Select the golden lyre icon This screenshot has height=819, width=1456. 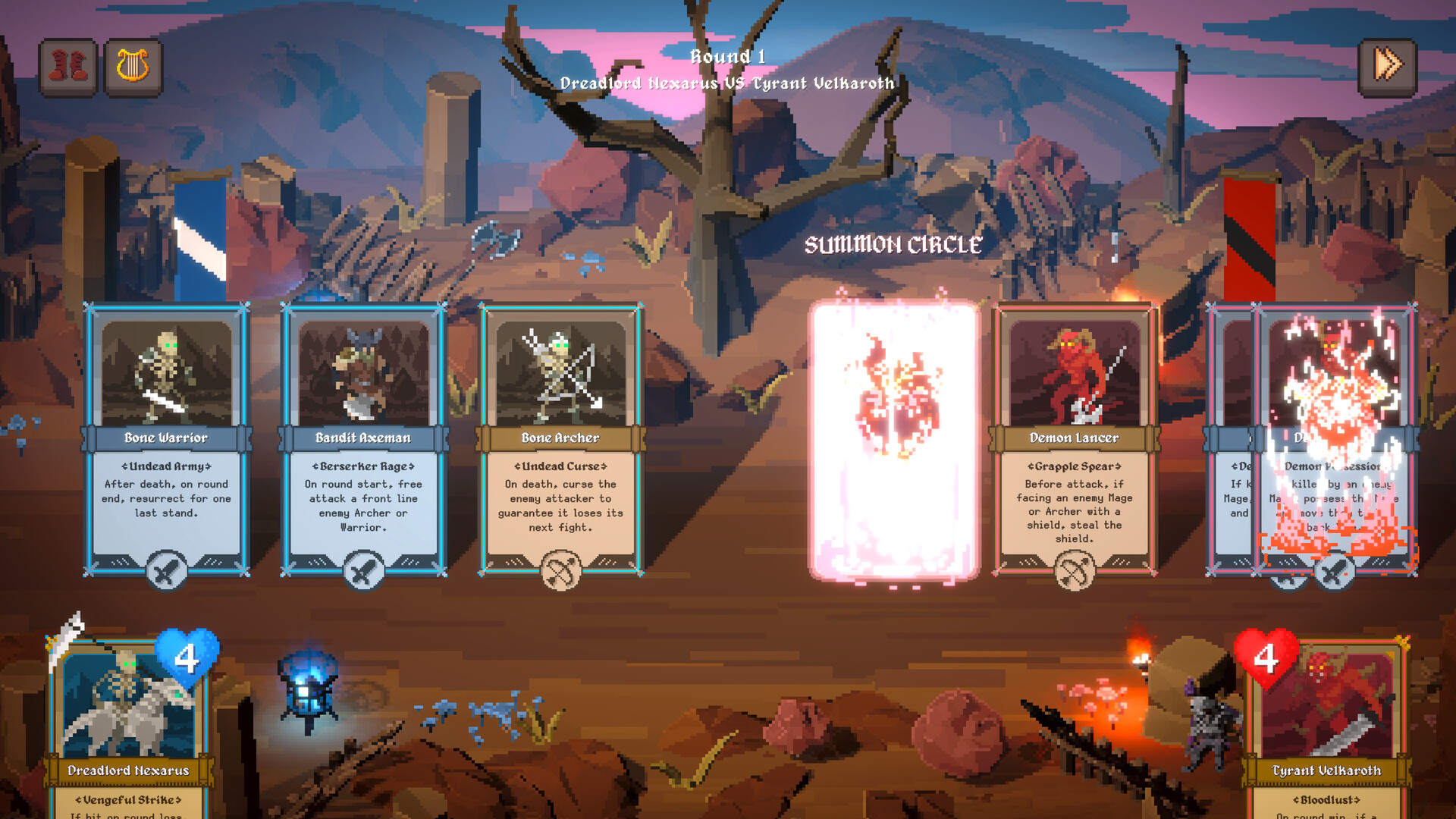point(133,67)
